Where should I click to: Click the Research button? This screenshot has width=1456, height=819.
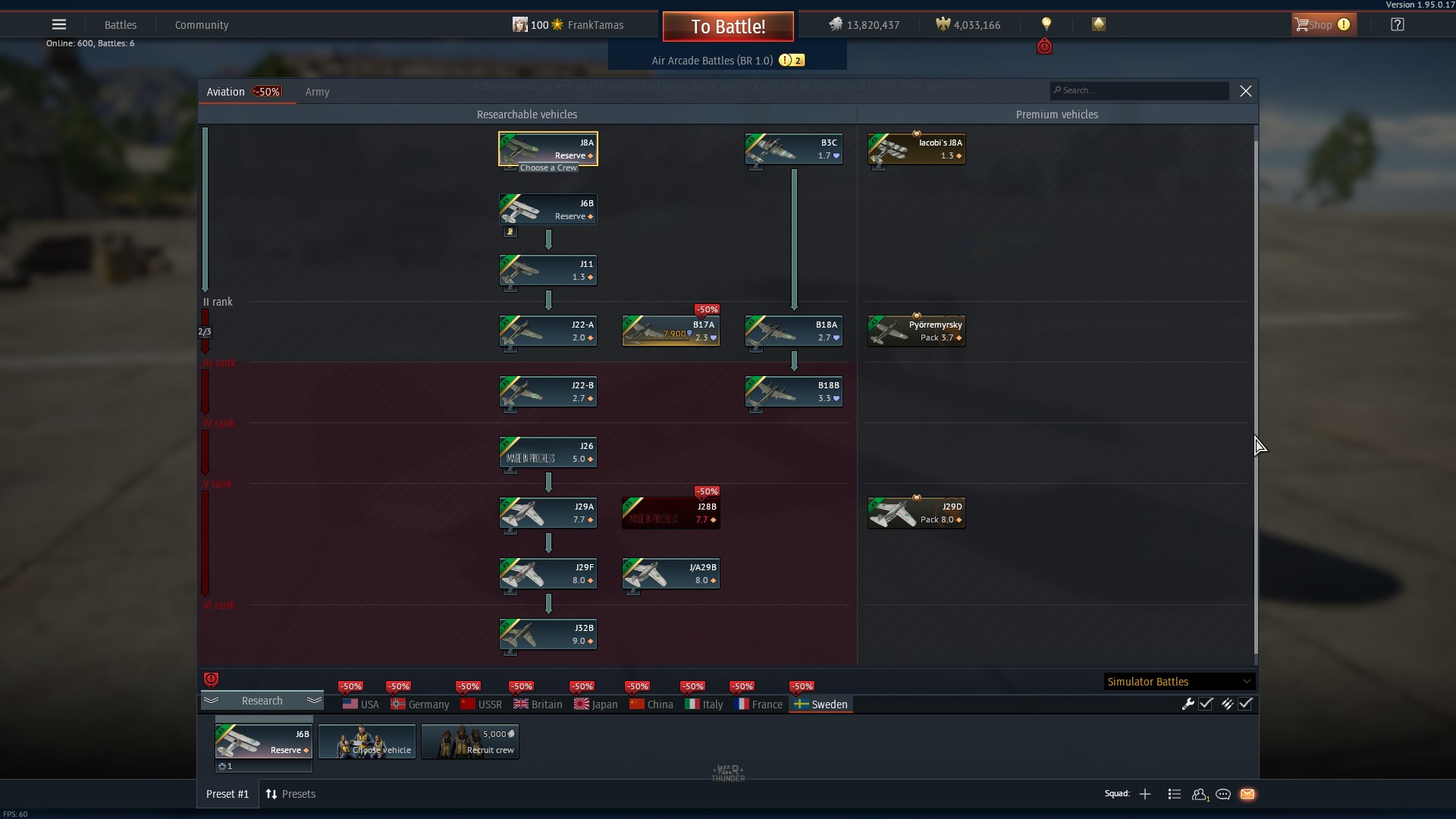(262, 701)
